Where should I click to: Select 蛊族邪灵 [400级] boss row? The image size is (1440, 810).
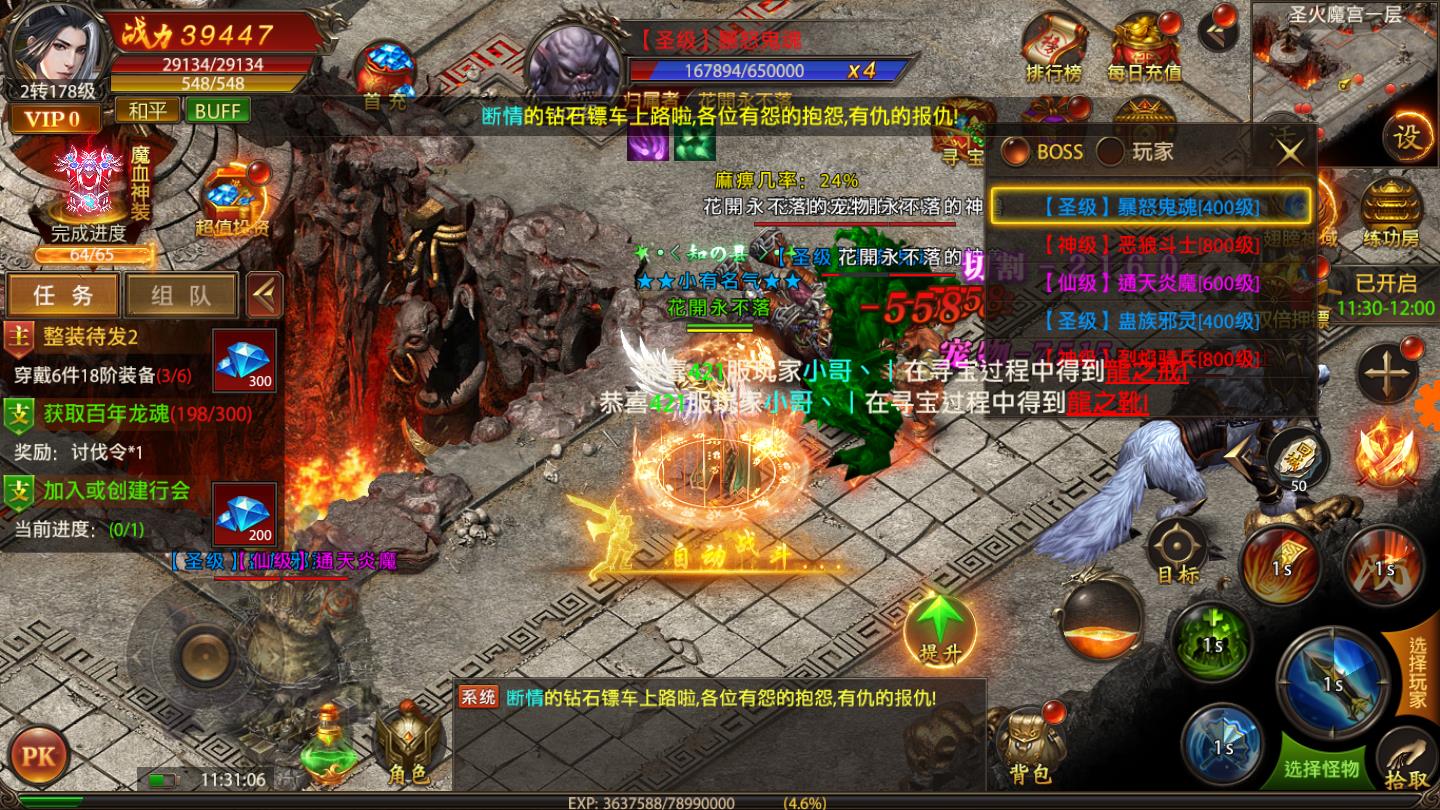(x=1150, y=321)
